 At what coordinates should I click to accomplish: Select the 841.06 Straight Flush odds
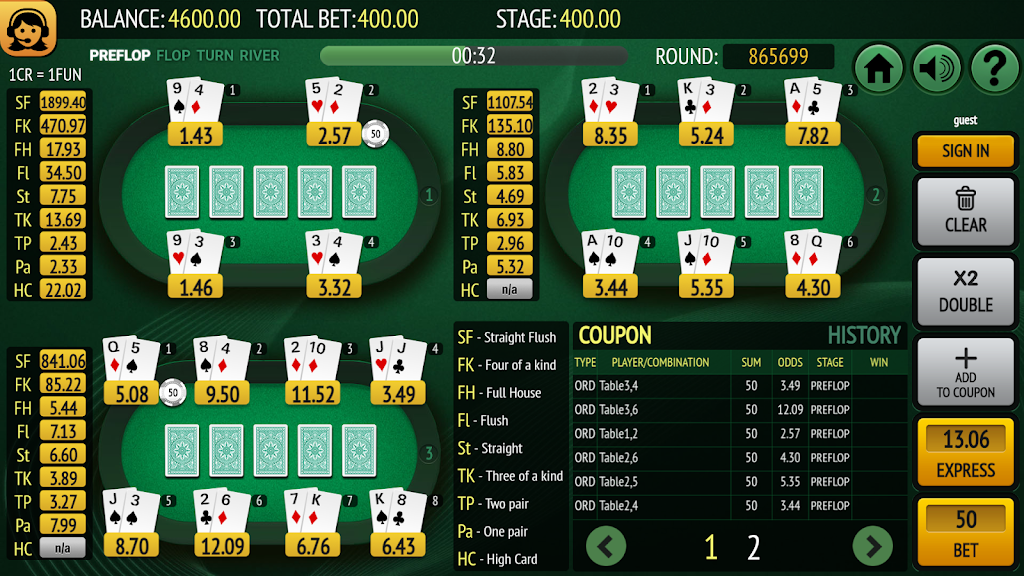coord(63,361)
